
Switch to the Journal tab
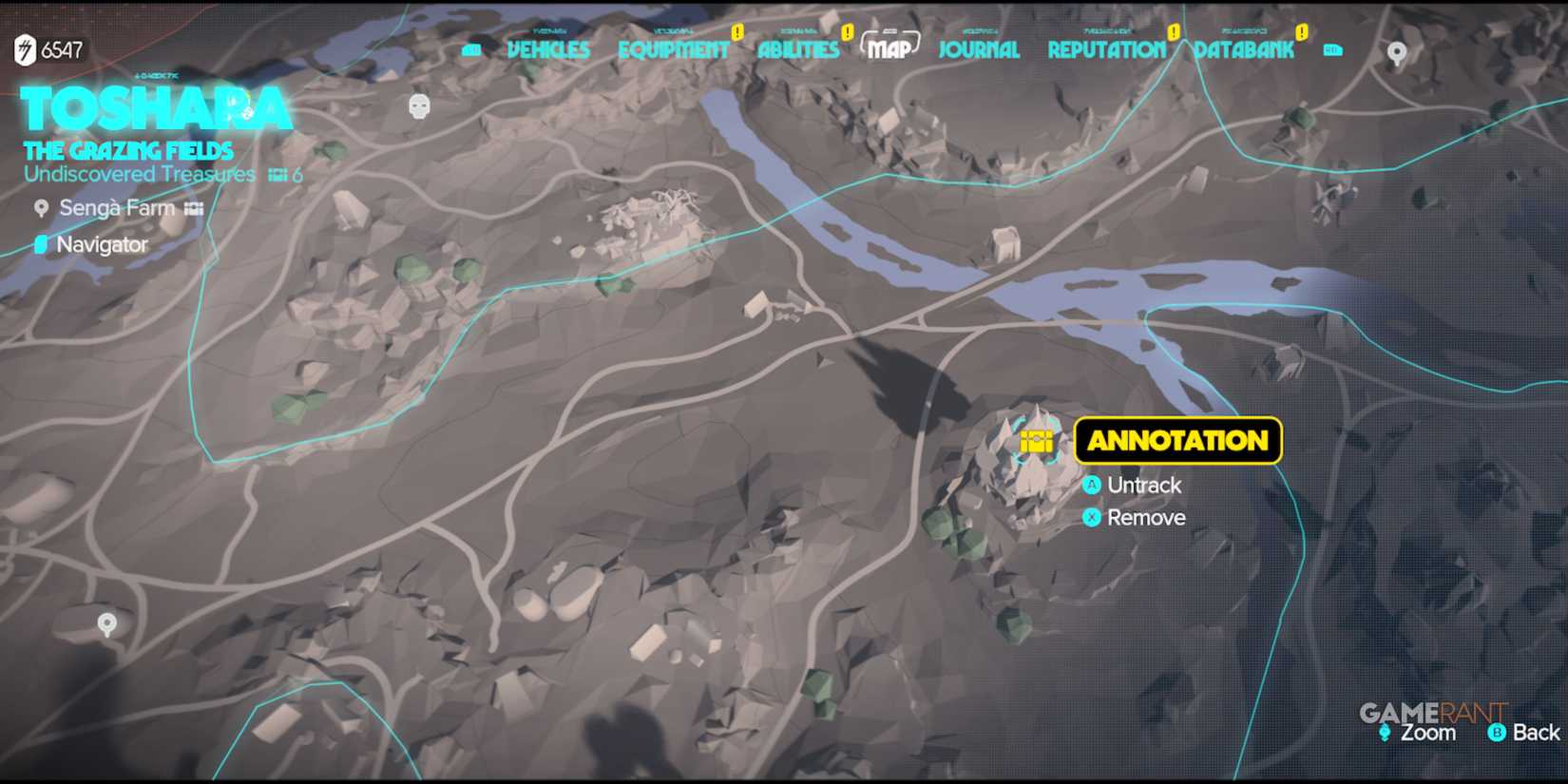point(978,50)
